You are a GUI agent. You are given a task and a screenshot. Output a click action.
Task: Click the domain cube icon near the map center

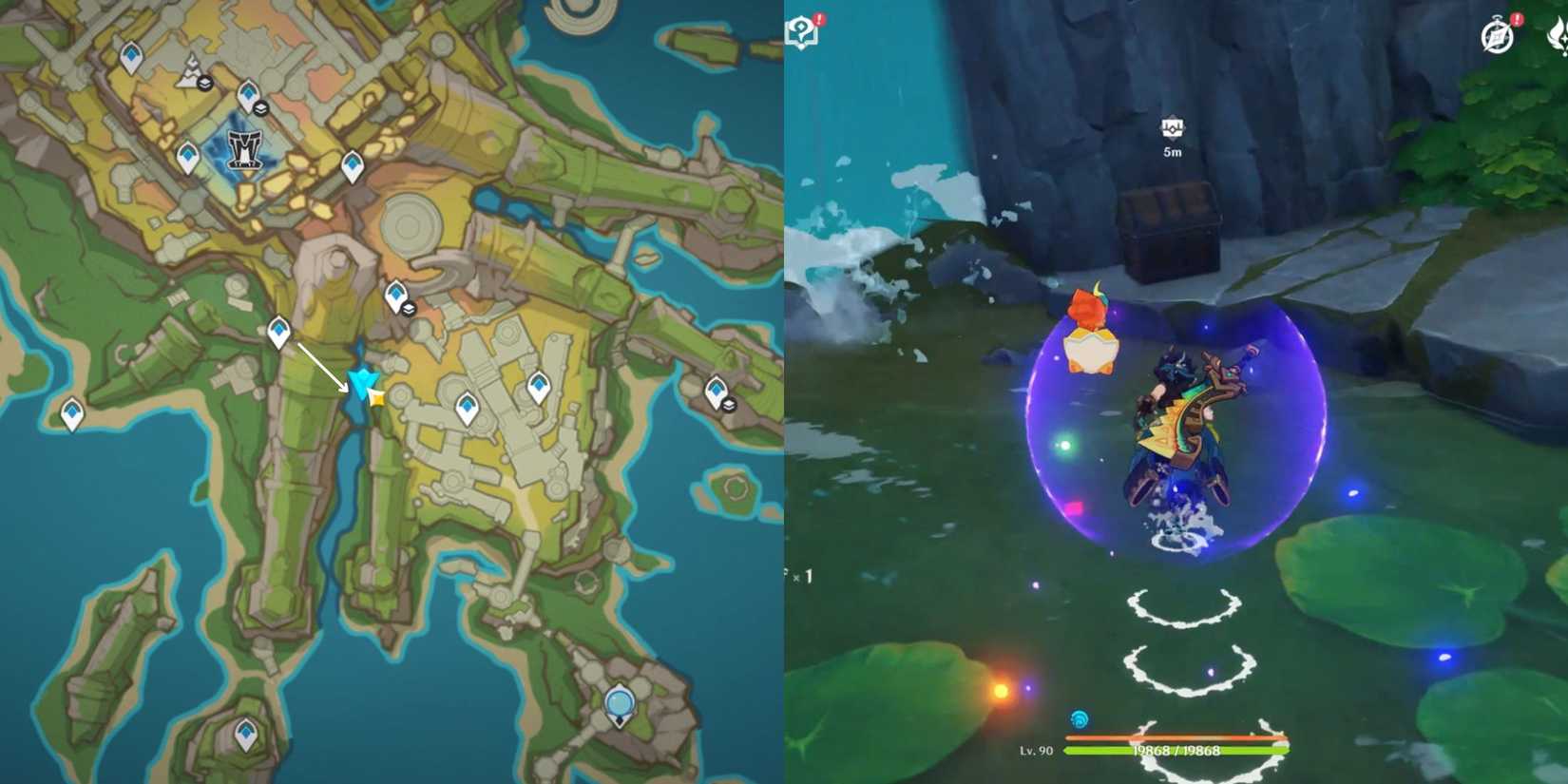click(409, 311)
